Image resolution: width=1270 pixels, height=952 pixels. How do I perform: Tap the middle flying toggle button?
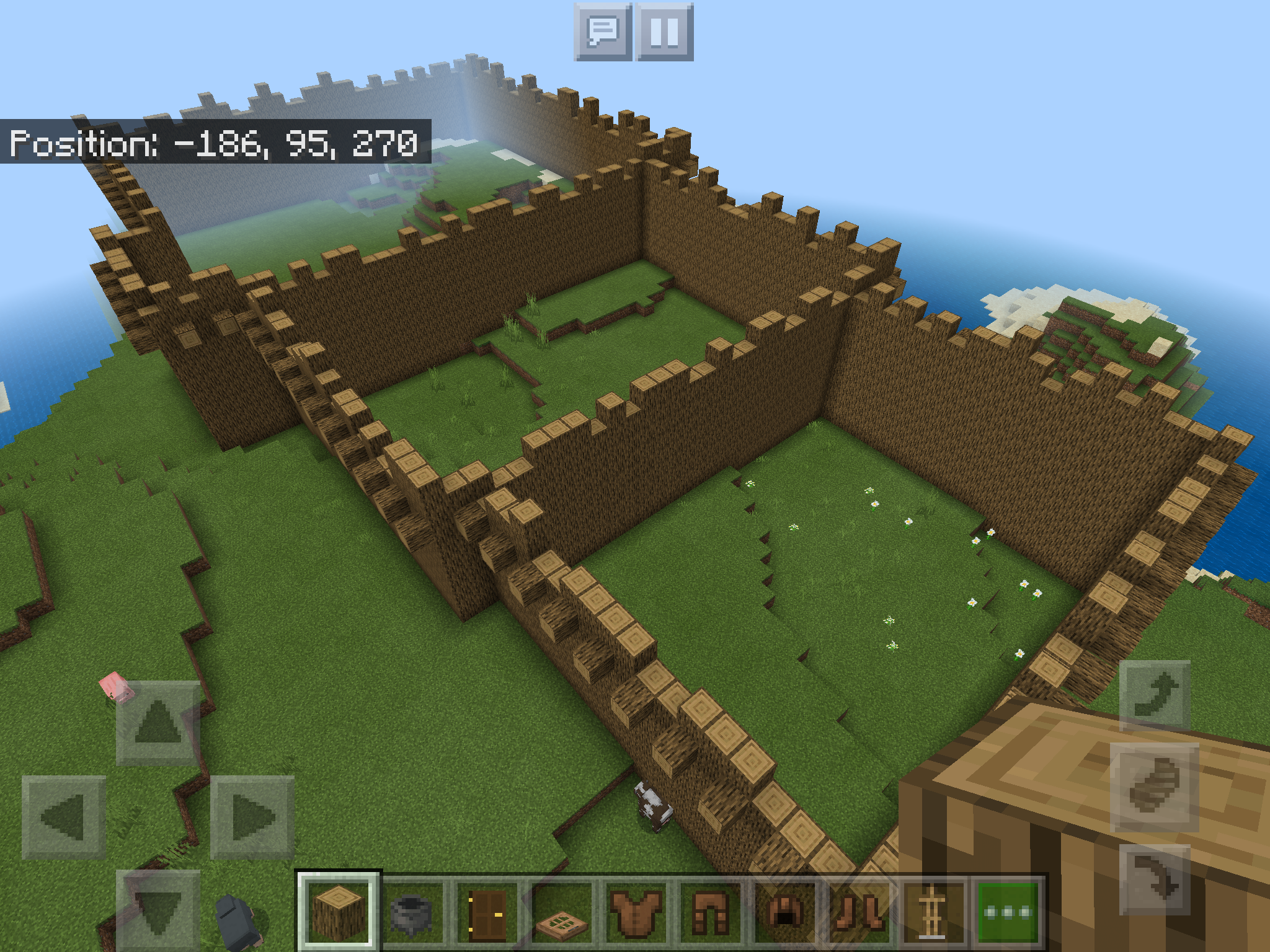click(1155, 787)
